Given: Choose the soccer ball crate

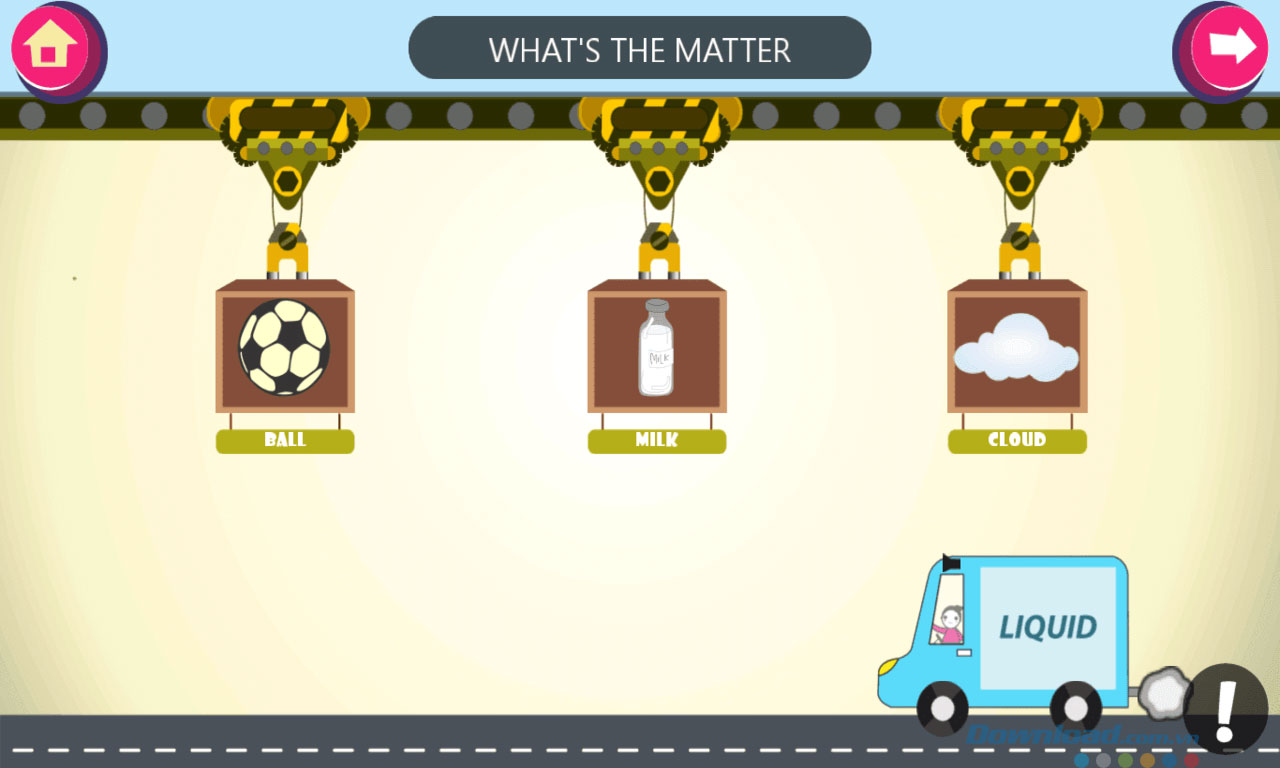Looking at the screenshot, I should click(x=285, y=348).
